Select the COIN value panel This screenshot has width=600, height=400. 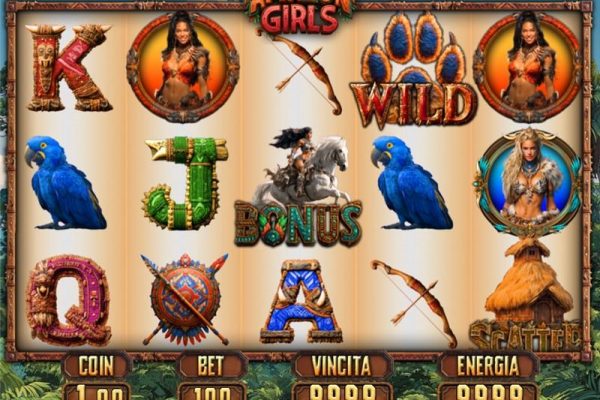point(96,389)
